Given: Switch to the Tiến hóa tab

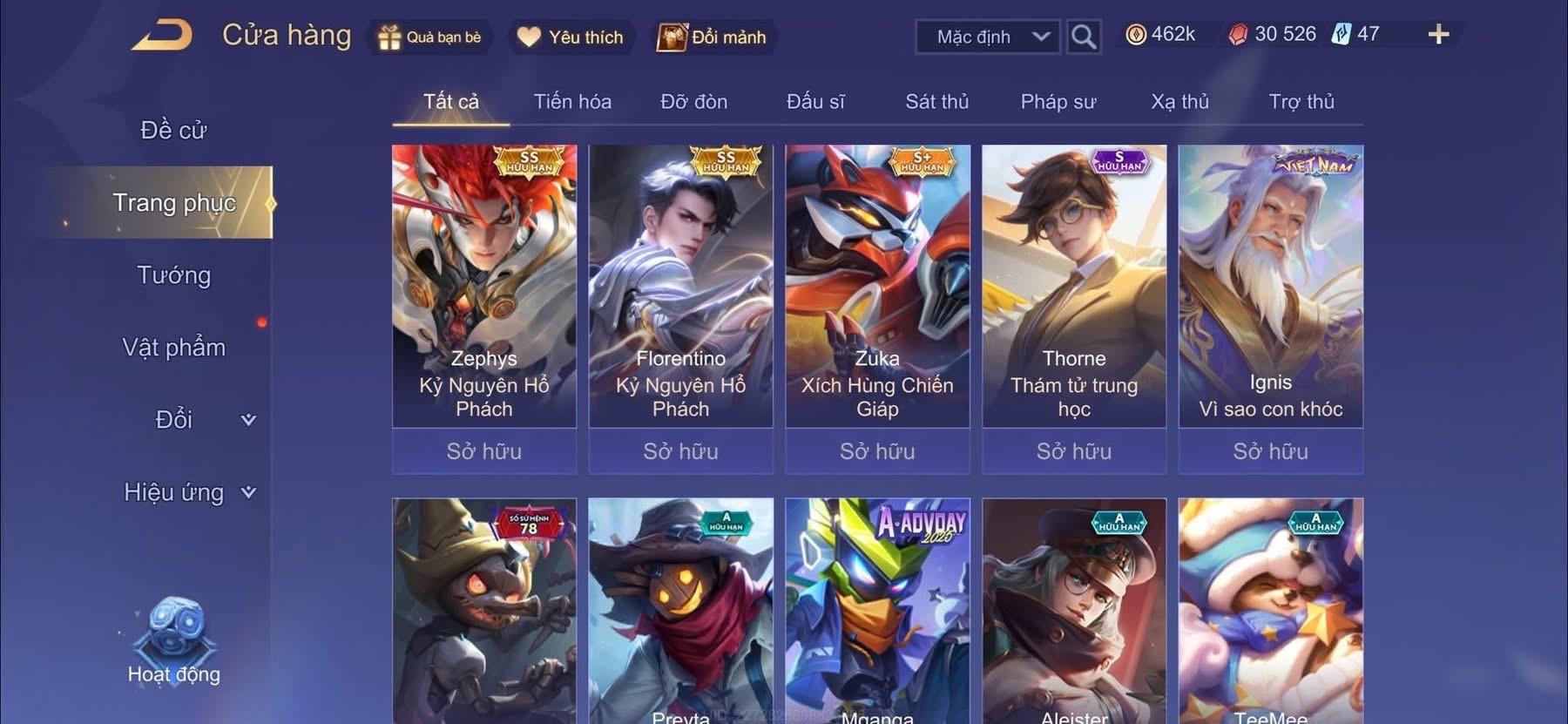Looking at the screenshot, I should (x=572, y=102).
